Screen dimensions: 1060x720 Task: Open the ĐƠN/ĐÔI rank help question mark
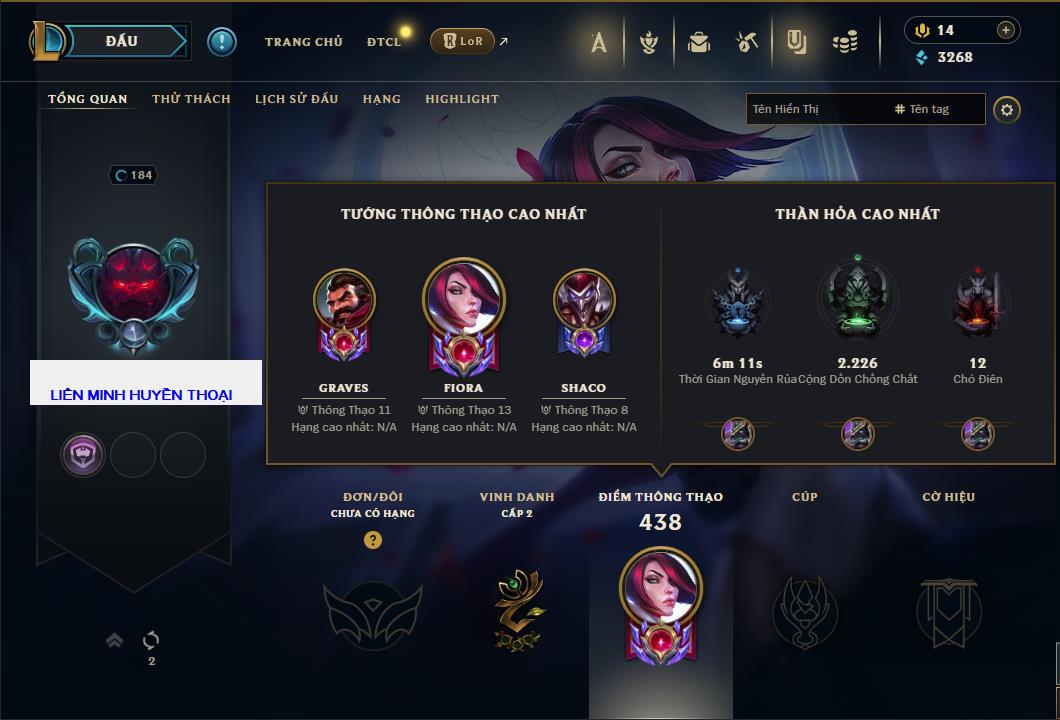(x=373, y=540)
